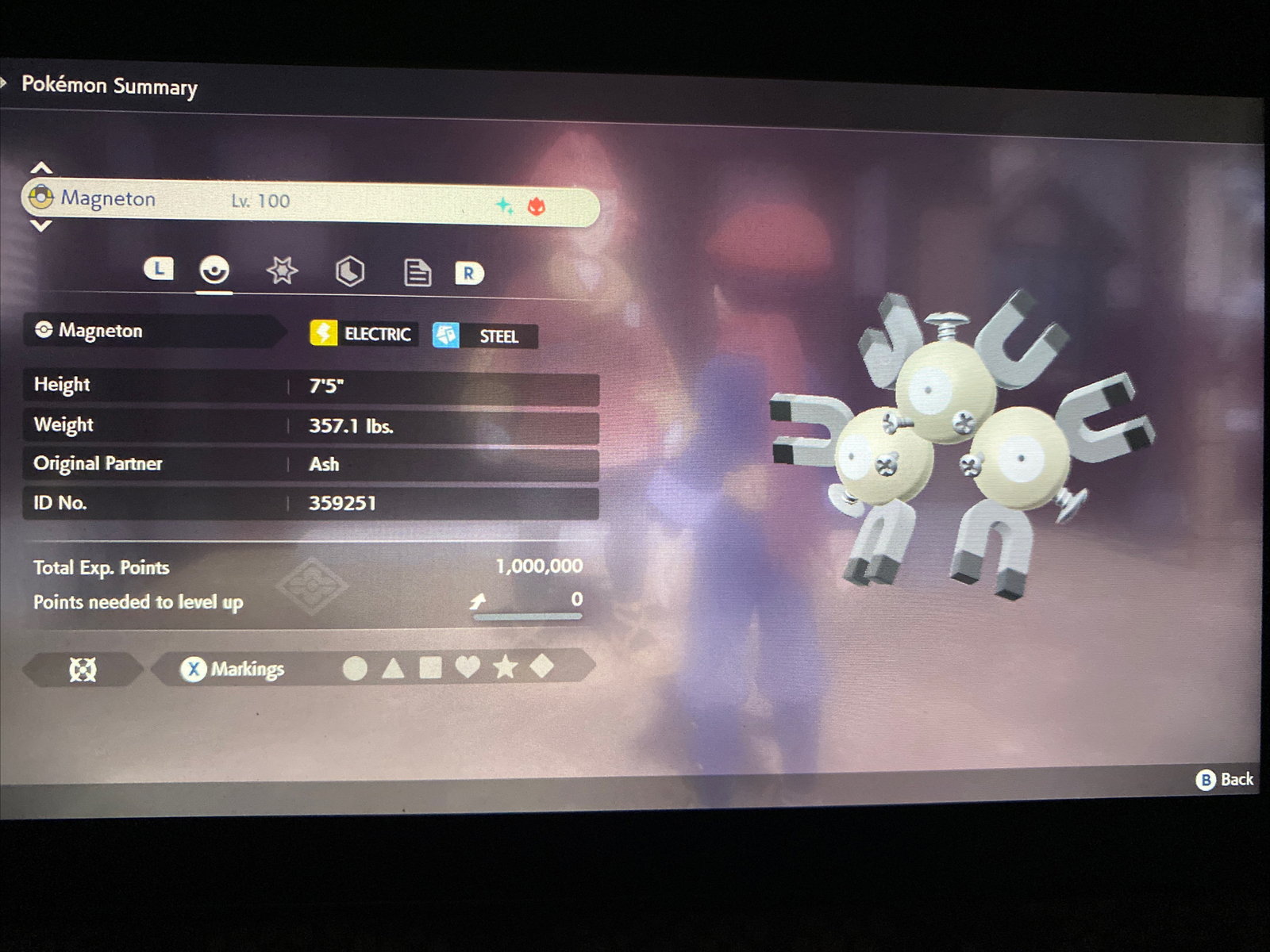The height and width of the screenshot is (952, 1270).
Task: Open the hexagon stats tab
Action: [351, 272]
